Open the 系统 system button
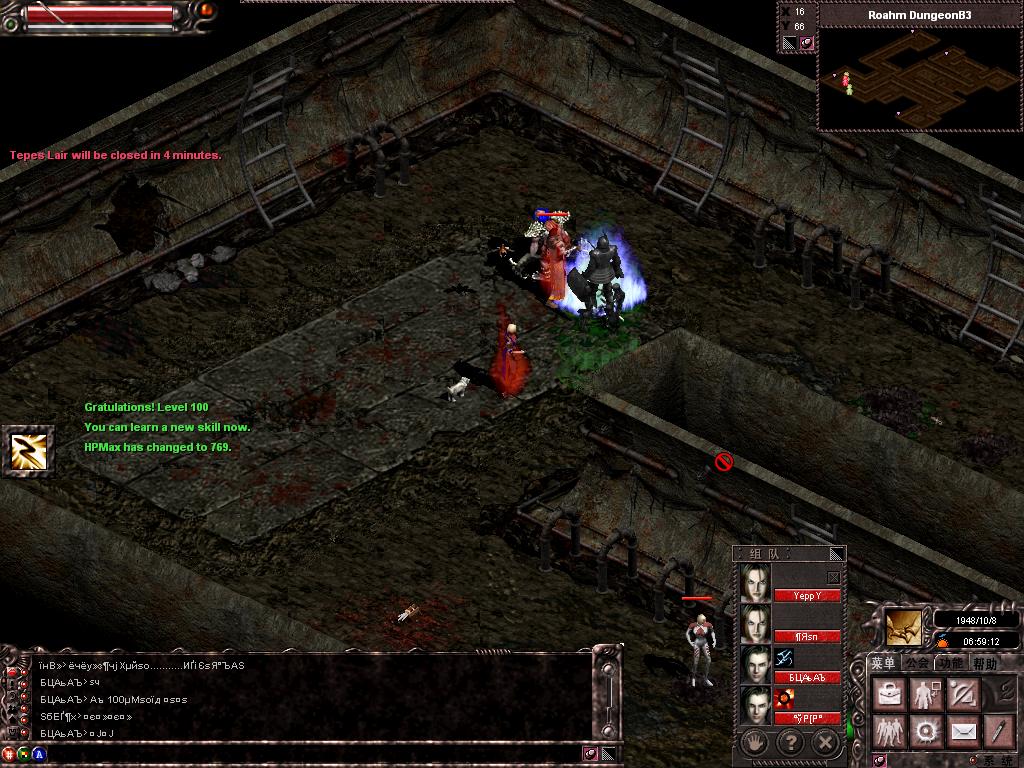1024x768 pixels. [996, 761]
